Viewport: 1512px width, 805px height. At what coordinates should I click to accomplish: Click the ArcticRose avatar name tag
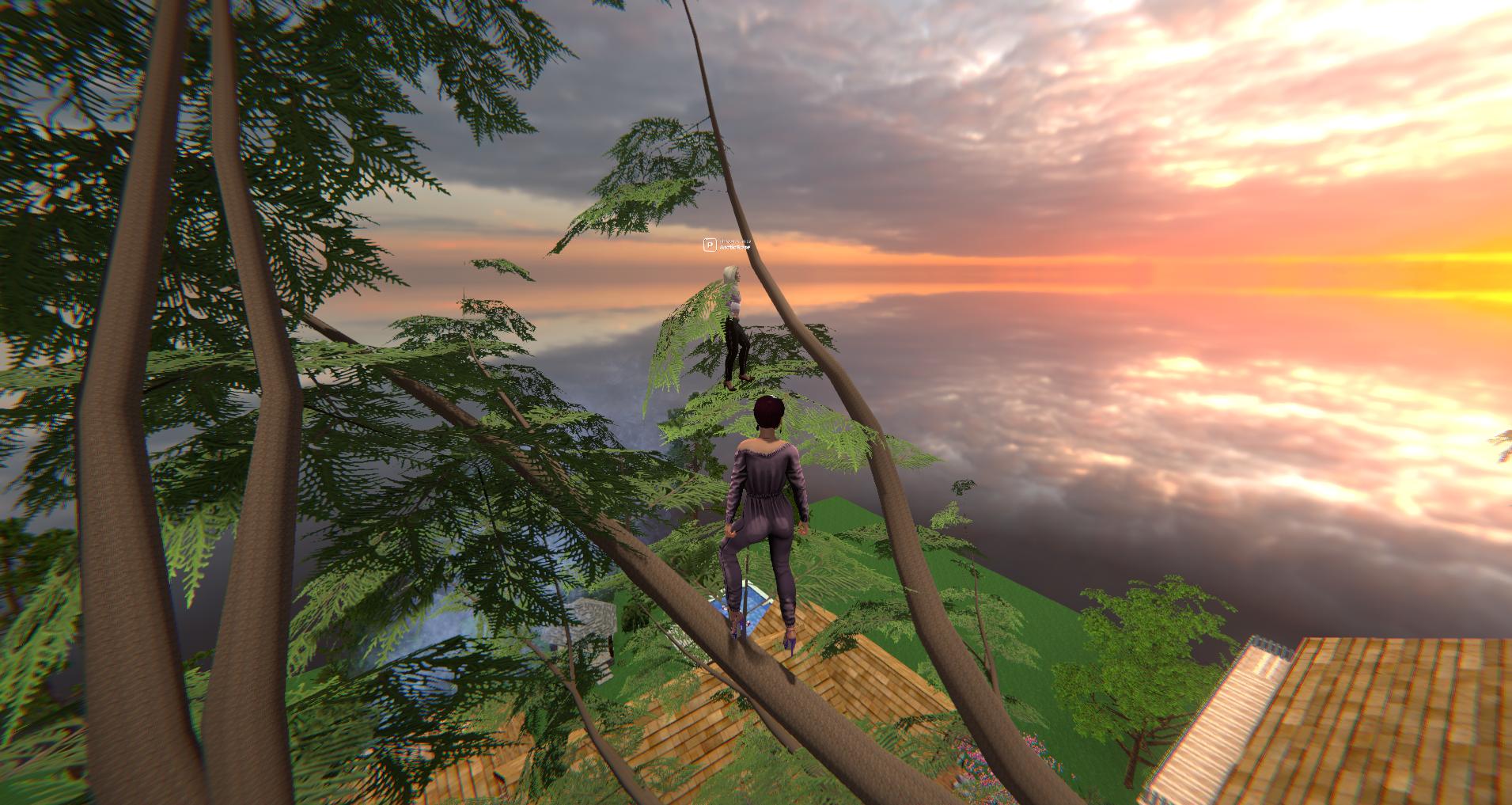pos(733,246)
